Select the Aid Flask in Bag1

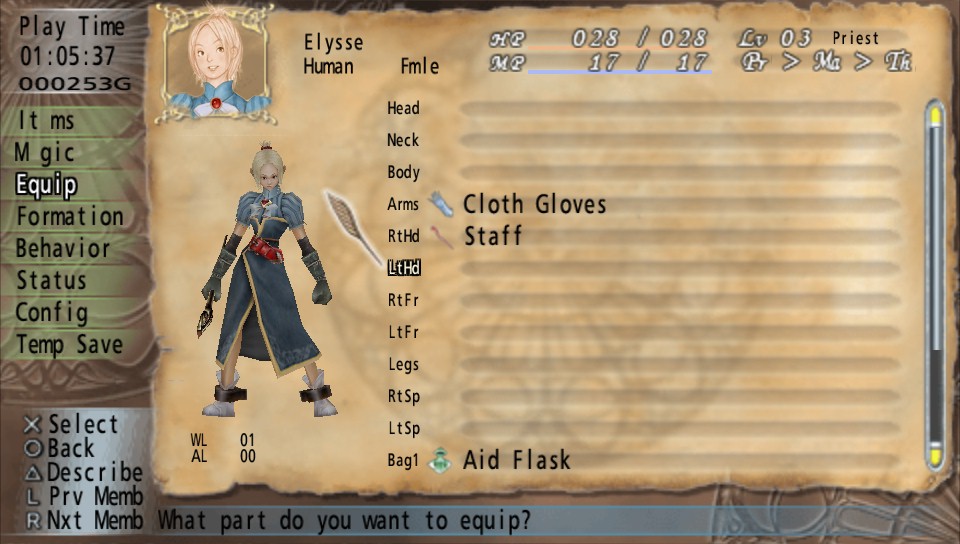(516, 461)
